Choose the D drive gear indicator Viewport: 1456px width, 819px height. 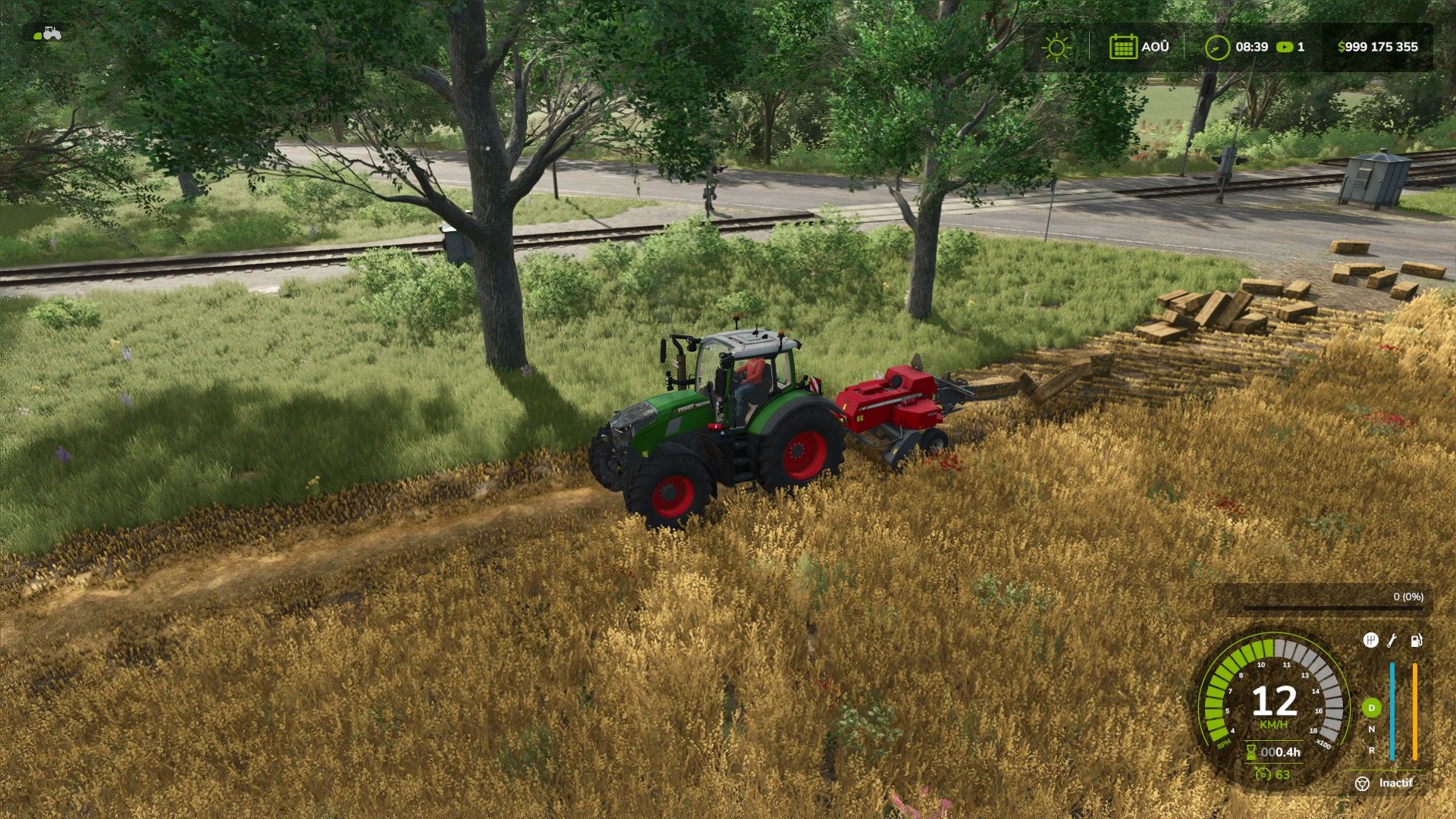click(1371, 708)
